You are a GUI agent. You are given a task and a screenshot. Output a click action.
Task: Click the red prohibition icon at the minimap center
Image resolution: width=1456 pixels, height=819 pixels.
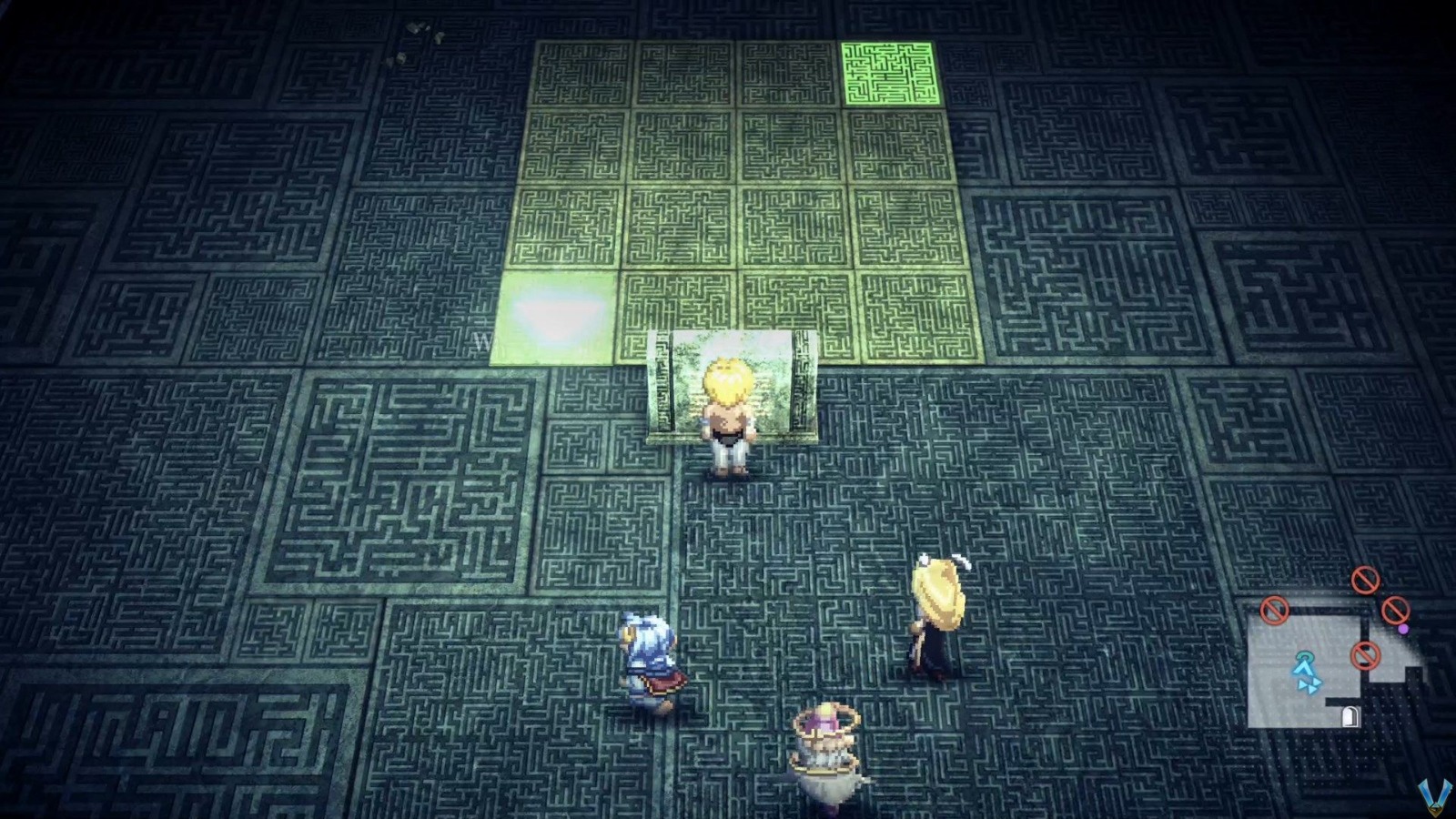1366,655
